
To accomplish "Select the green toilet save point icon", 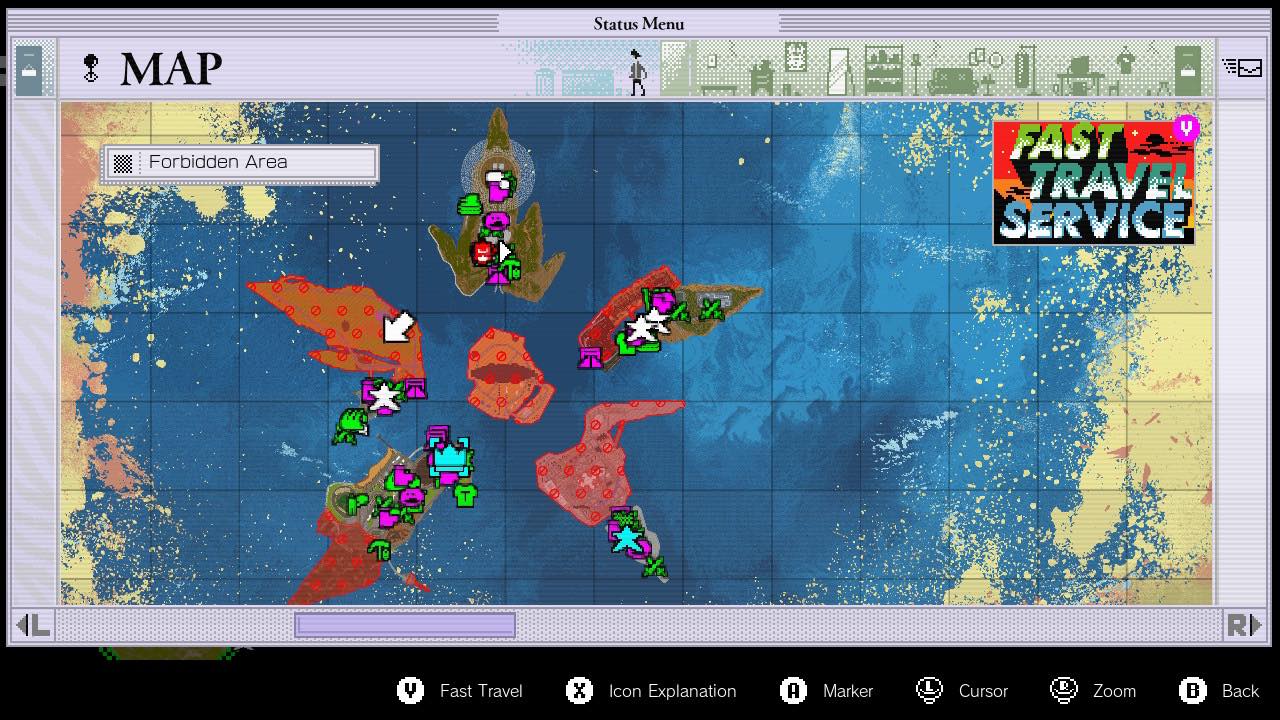I will tap(380, 551).
